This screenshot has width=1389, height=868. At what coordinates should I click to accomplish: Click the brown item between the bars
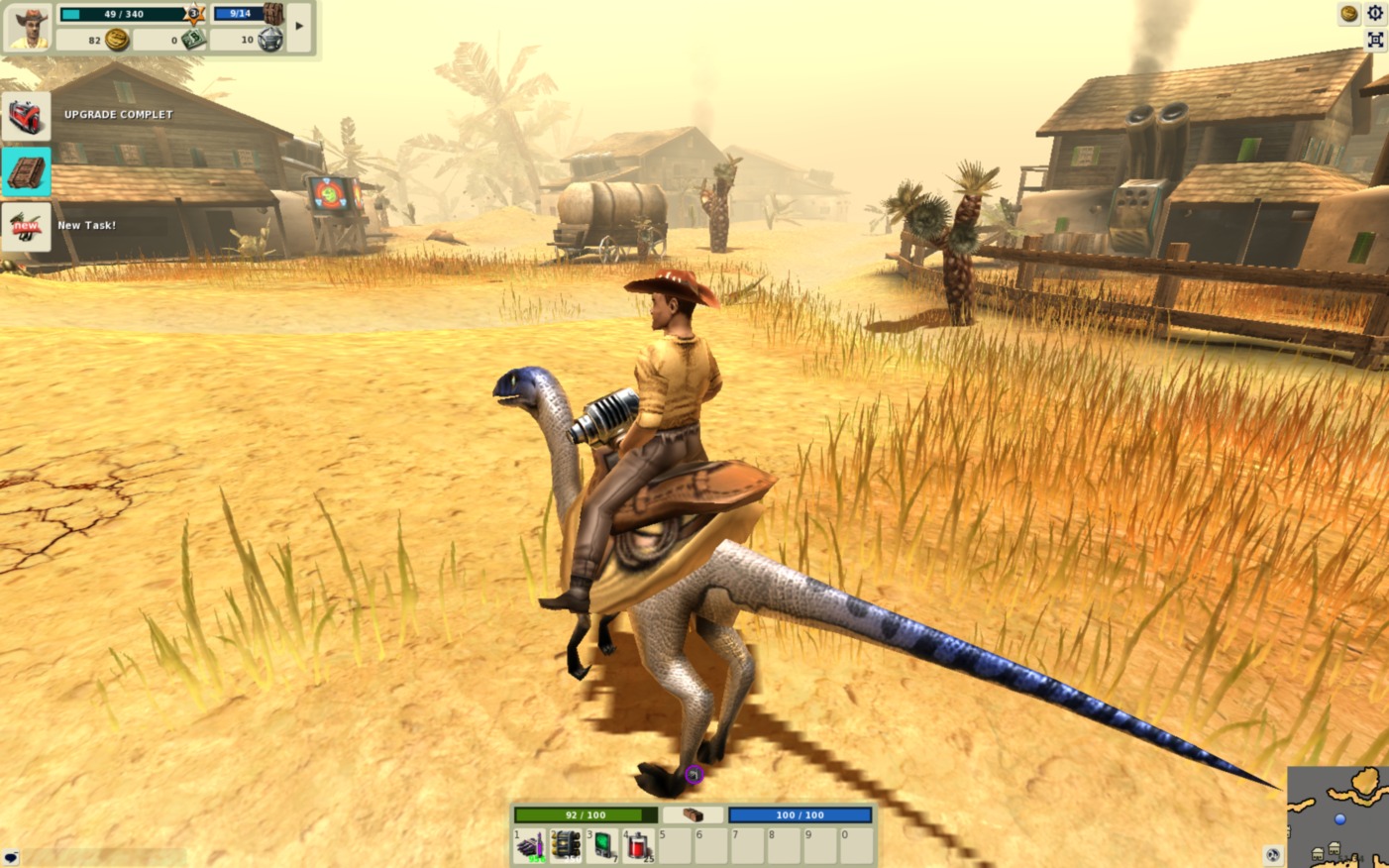click(693, 814)
